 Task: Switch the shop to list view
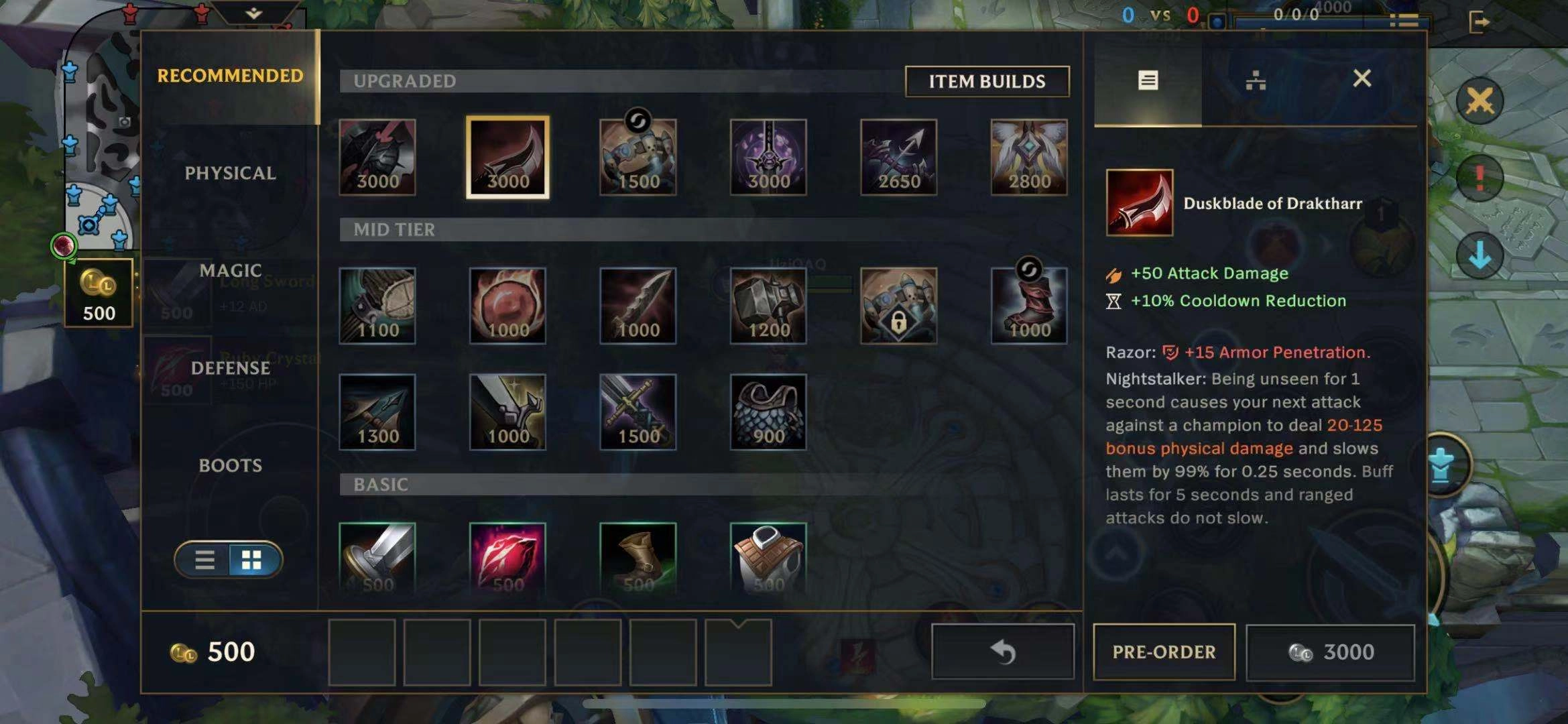(204, 560)
